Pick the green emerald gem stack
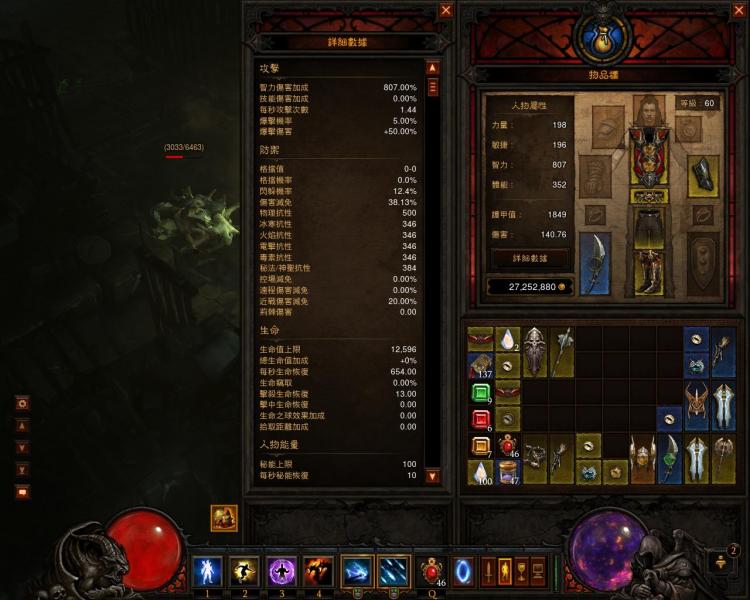Screen dimensions: 750x600 pyautogui.click(x=481, y=393)
